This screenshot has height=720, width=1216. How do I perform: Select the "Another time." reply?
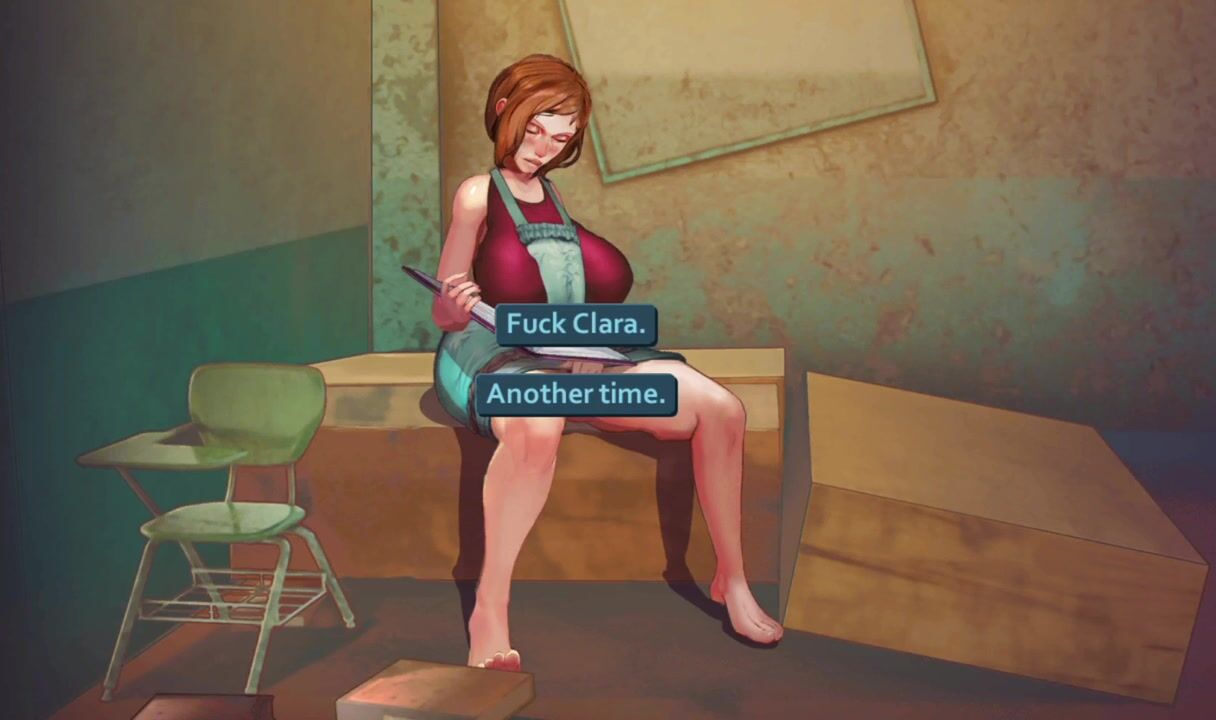576,395
